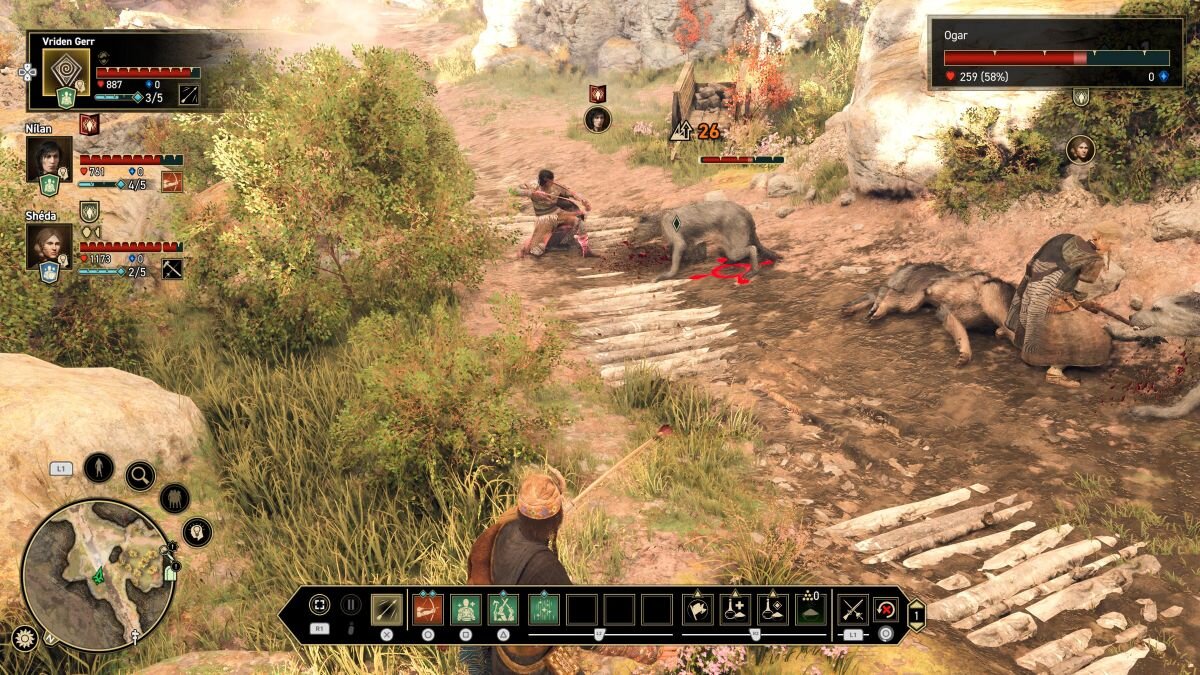Image resolution: width=1200 pixels, height=675 pixels.
Task: Select the party group silhouette icon
Action: (174, 497)
